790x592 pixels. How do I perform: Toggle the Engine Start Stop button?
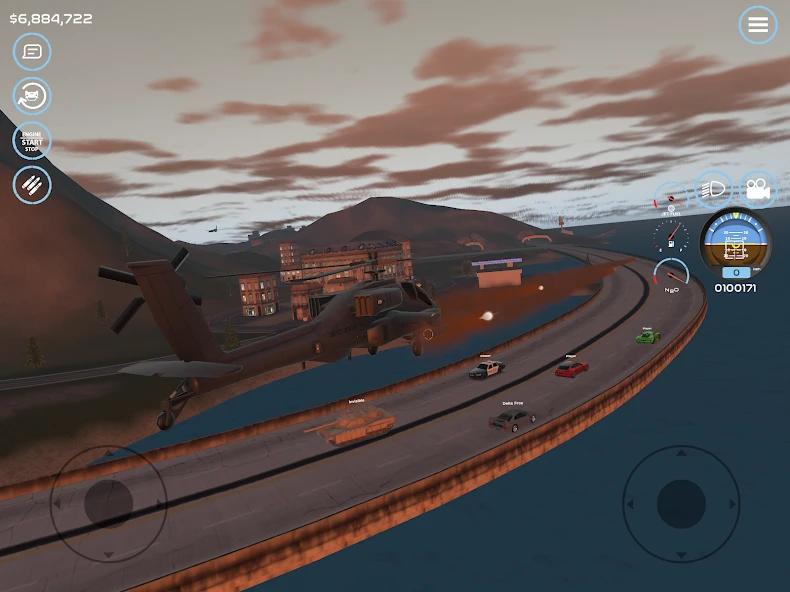click(x=32, y=141)
